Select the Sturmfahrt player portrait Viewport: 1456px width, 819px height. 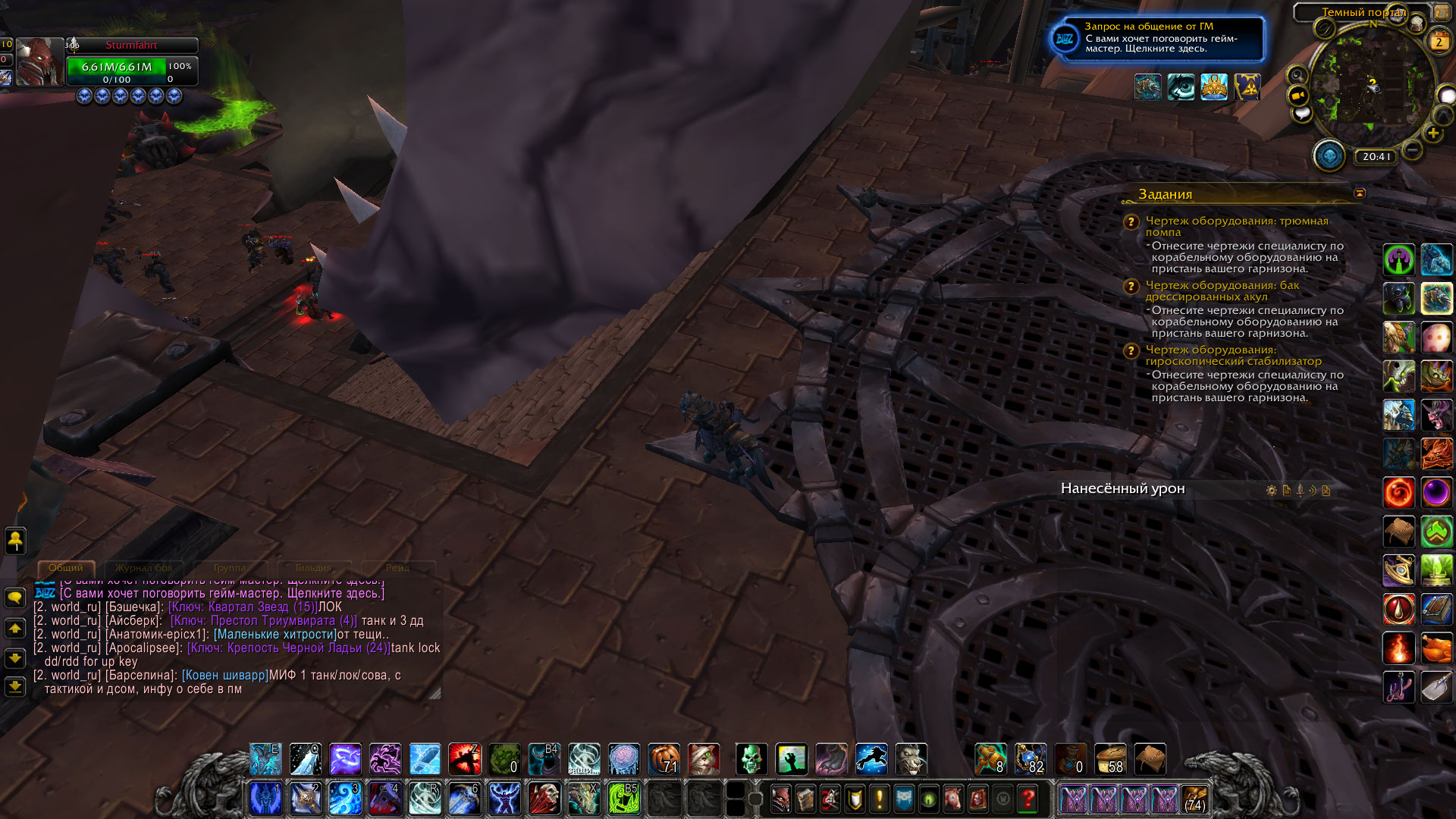[39, 62]
